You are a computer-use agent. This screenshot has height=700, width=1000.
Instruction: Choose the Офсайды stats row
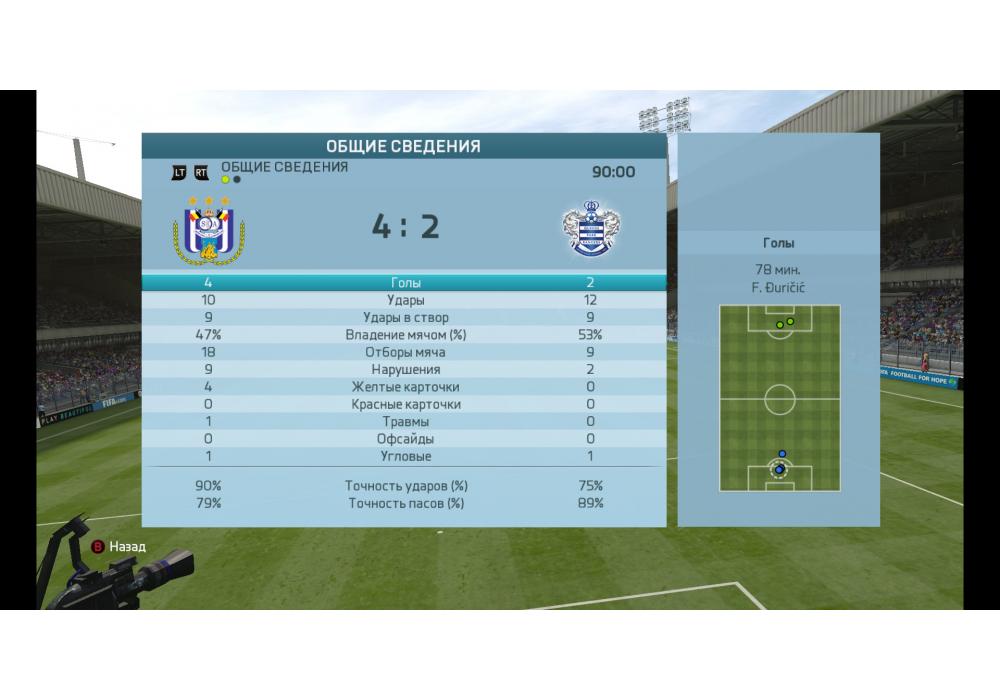(x=404, y=438)
